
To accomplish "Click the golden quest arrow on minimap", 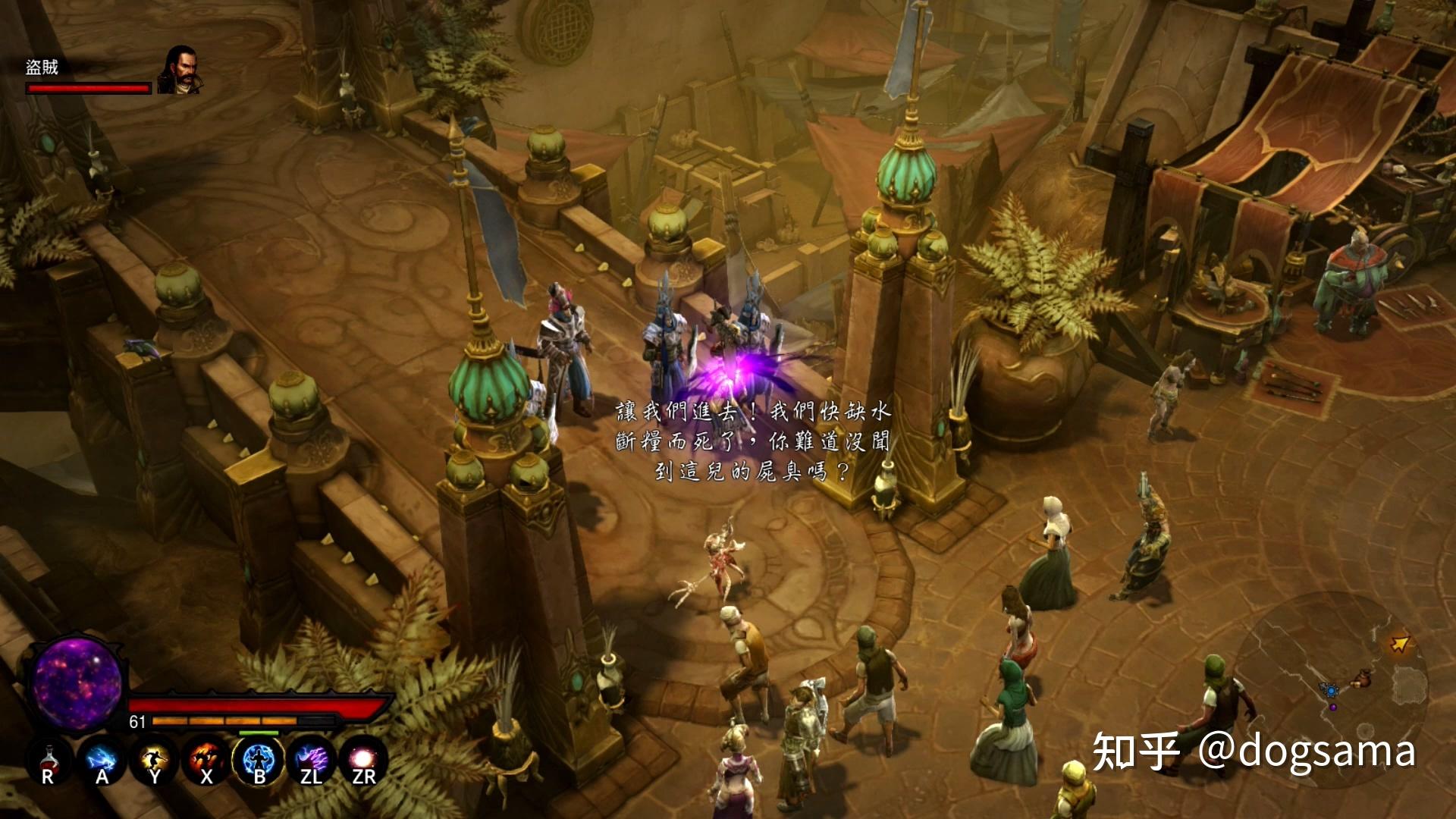I will point(1400,644).
